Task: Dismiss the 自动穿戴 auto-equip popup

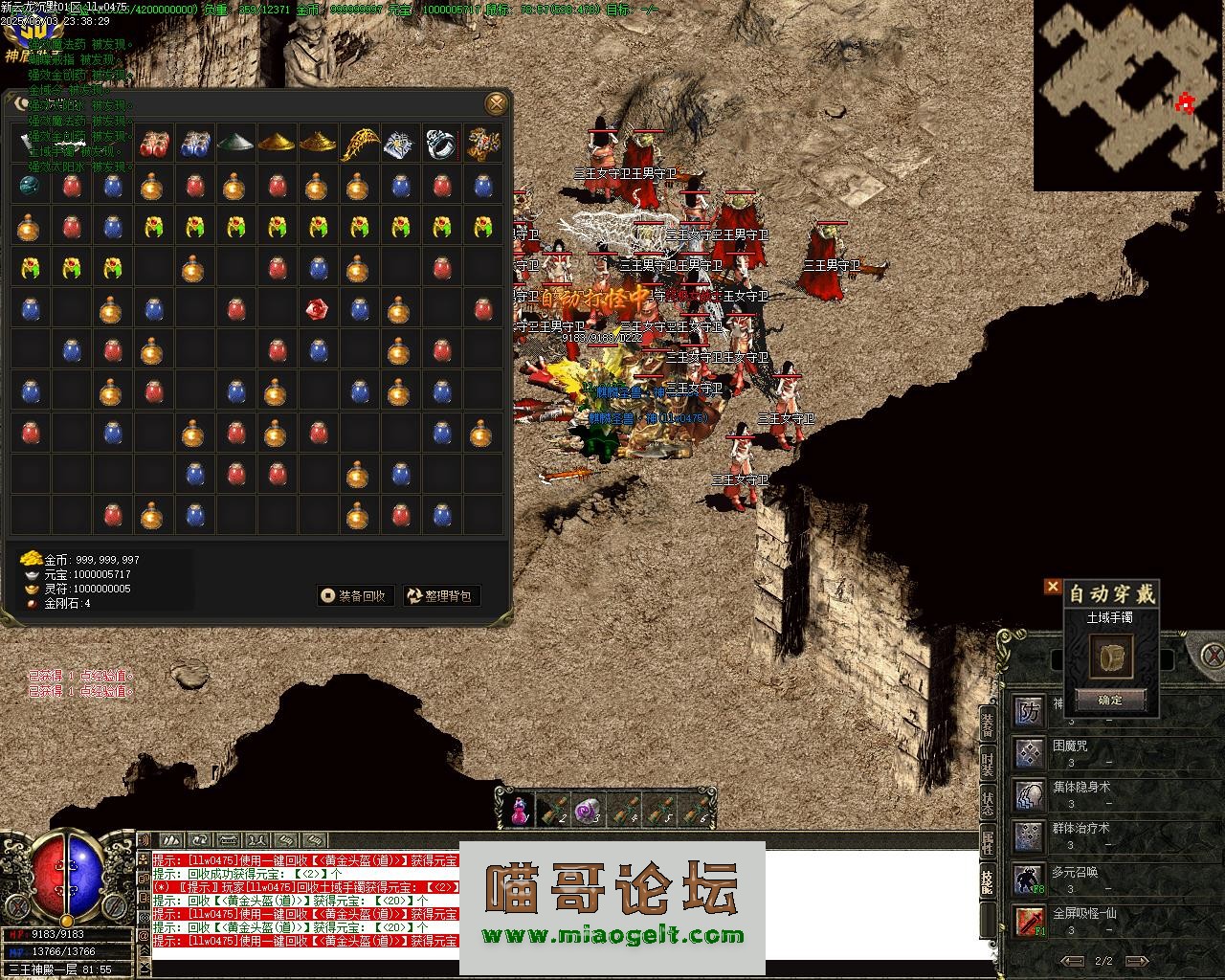Action: (x=1053, y=587)
